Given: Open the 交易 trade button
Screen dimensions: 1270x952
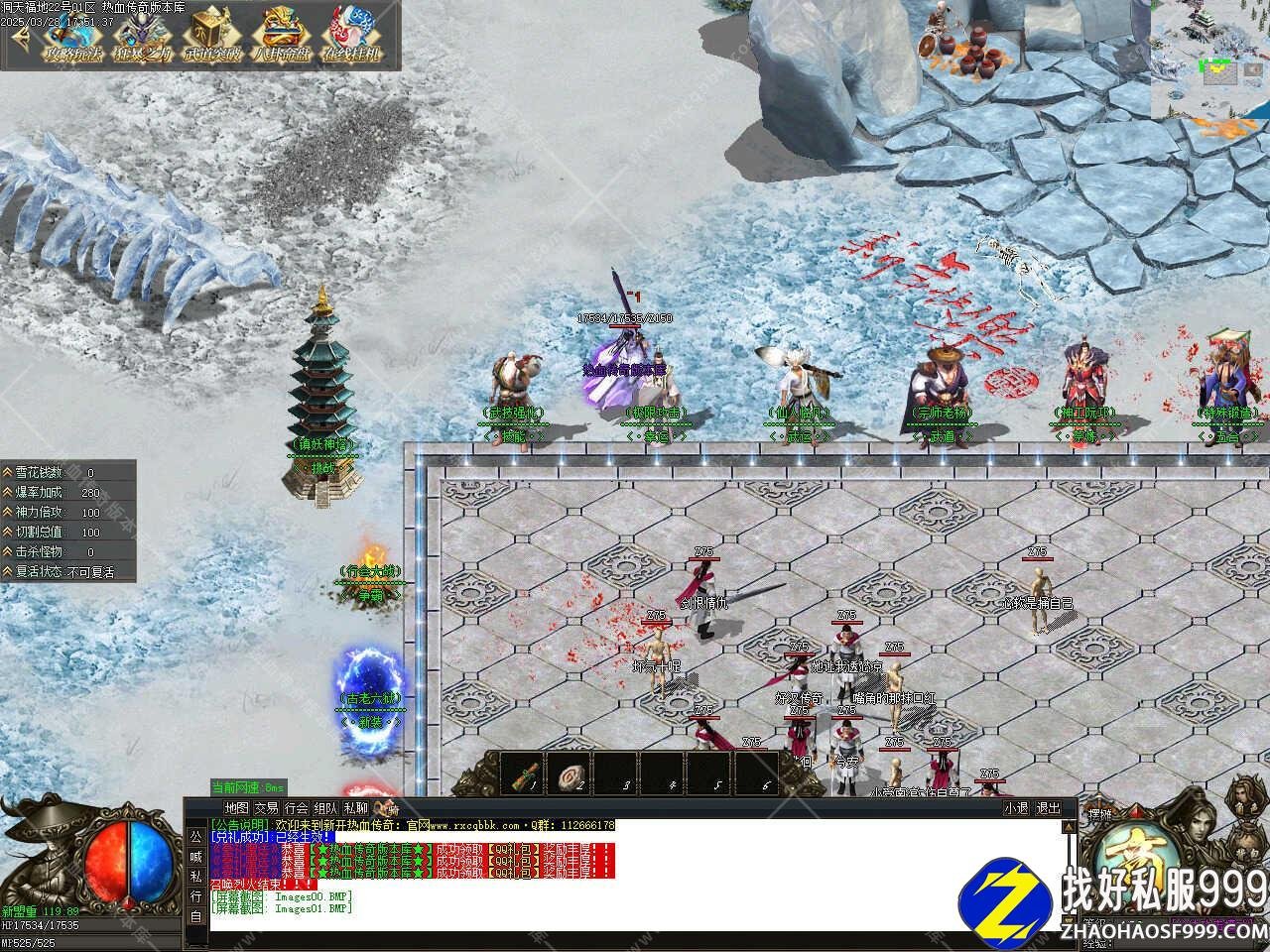Looking at the screenshot, I should coord(266,808).
